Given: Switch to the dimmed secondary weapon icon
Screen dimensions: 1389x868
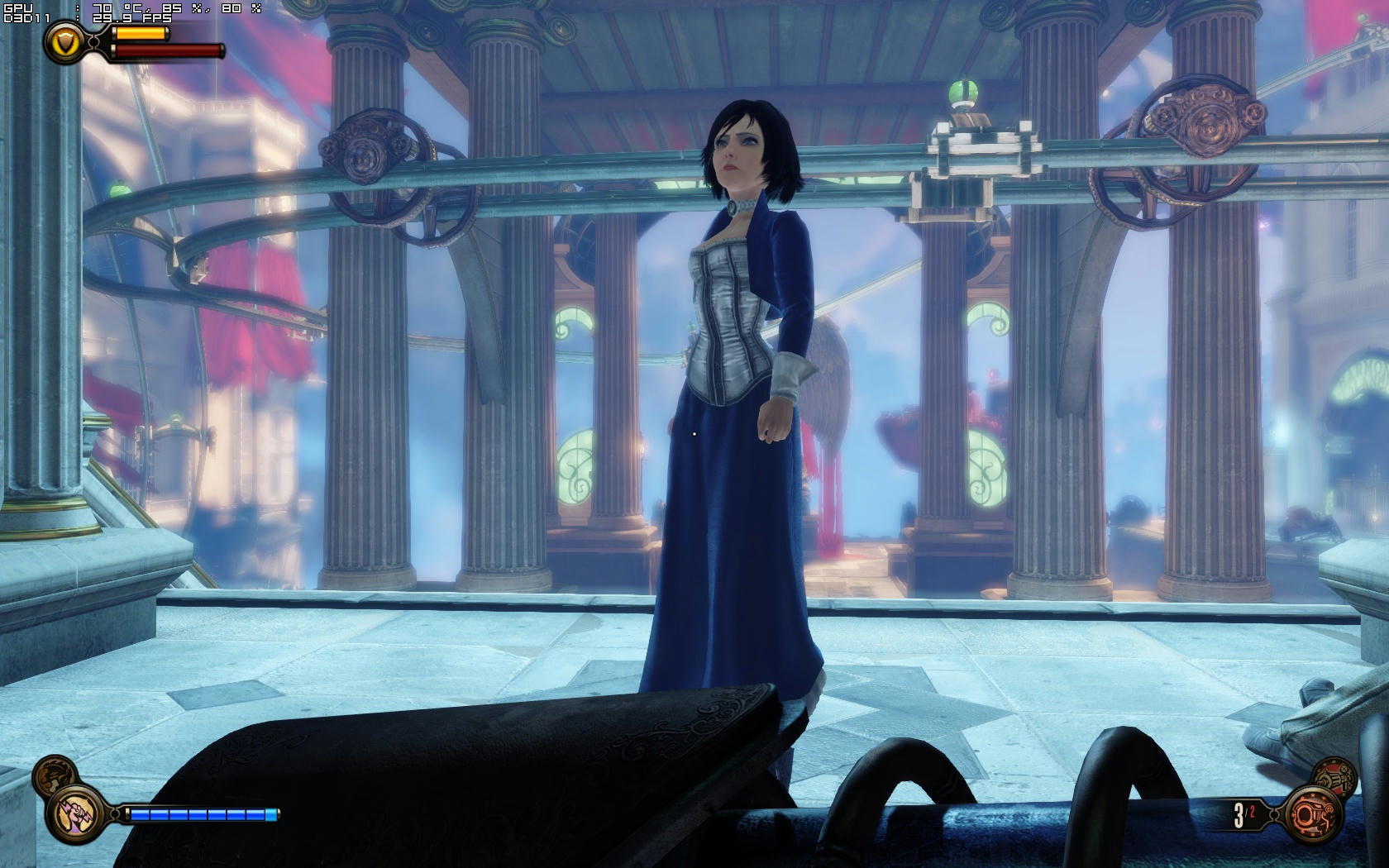Looking at the screenshot, I should 1334,777.
